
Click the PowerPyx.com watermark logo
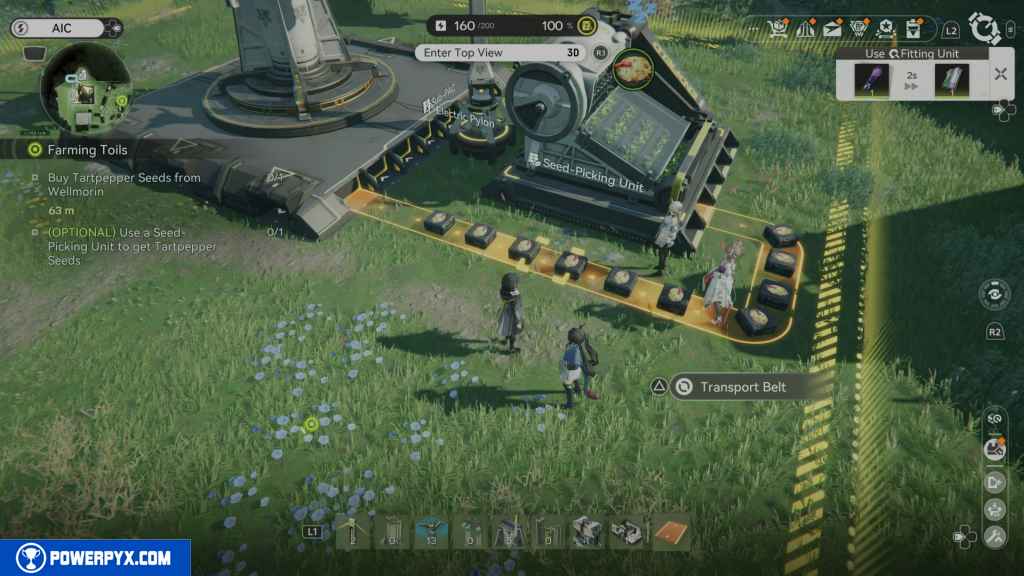(x=95, y=558)
